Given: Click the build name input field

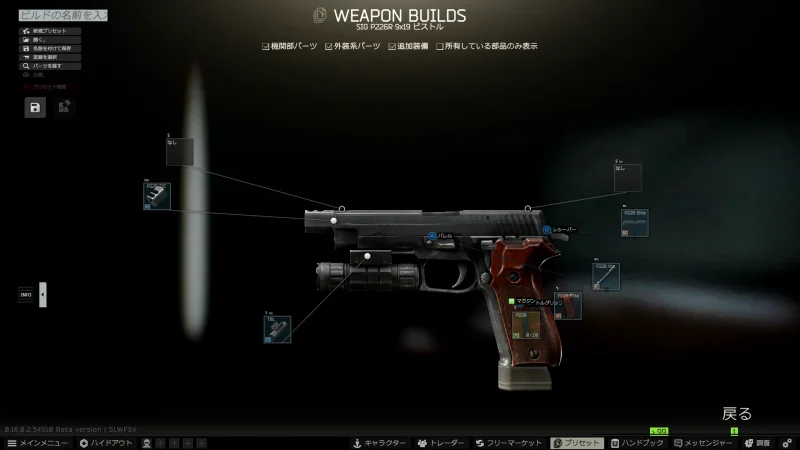Looking at the screenshot, I should [60, 16].
